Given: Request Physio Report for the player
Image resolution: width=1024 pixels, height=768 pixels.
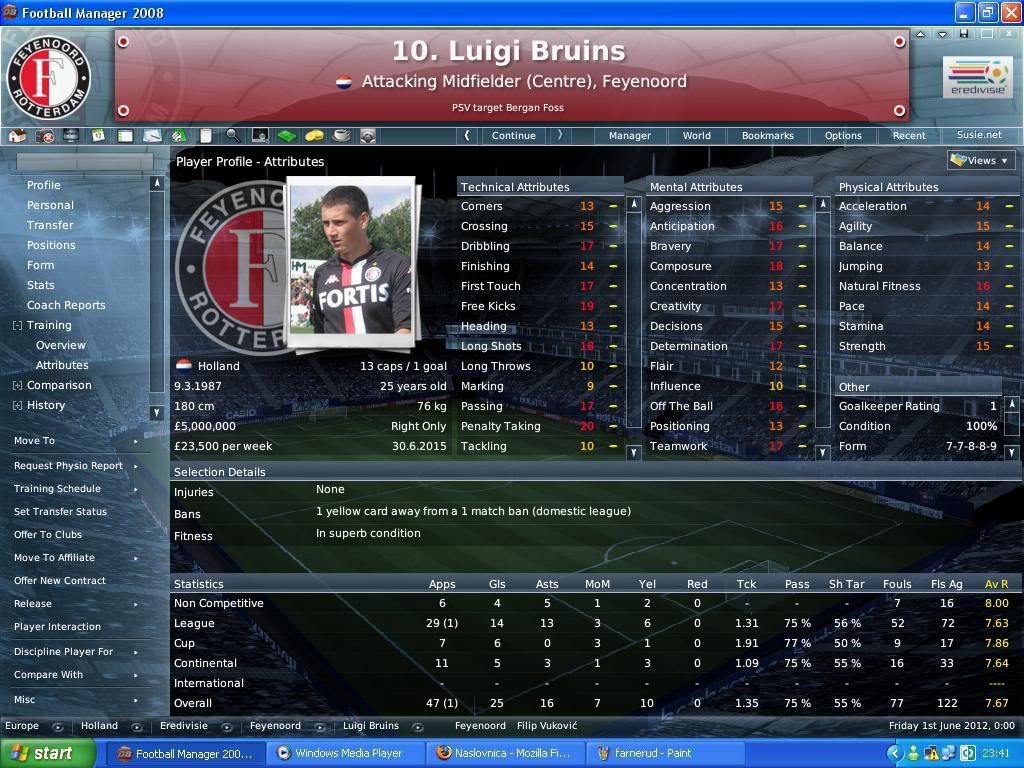Looking at the screenshot, I should [68, 465].
